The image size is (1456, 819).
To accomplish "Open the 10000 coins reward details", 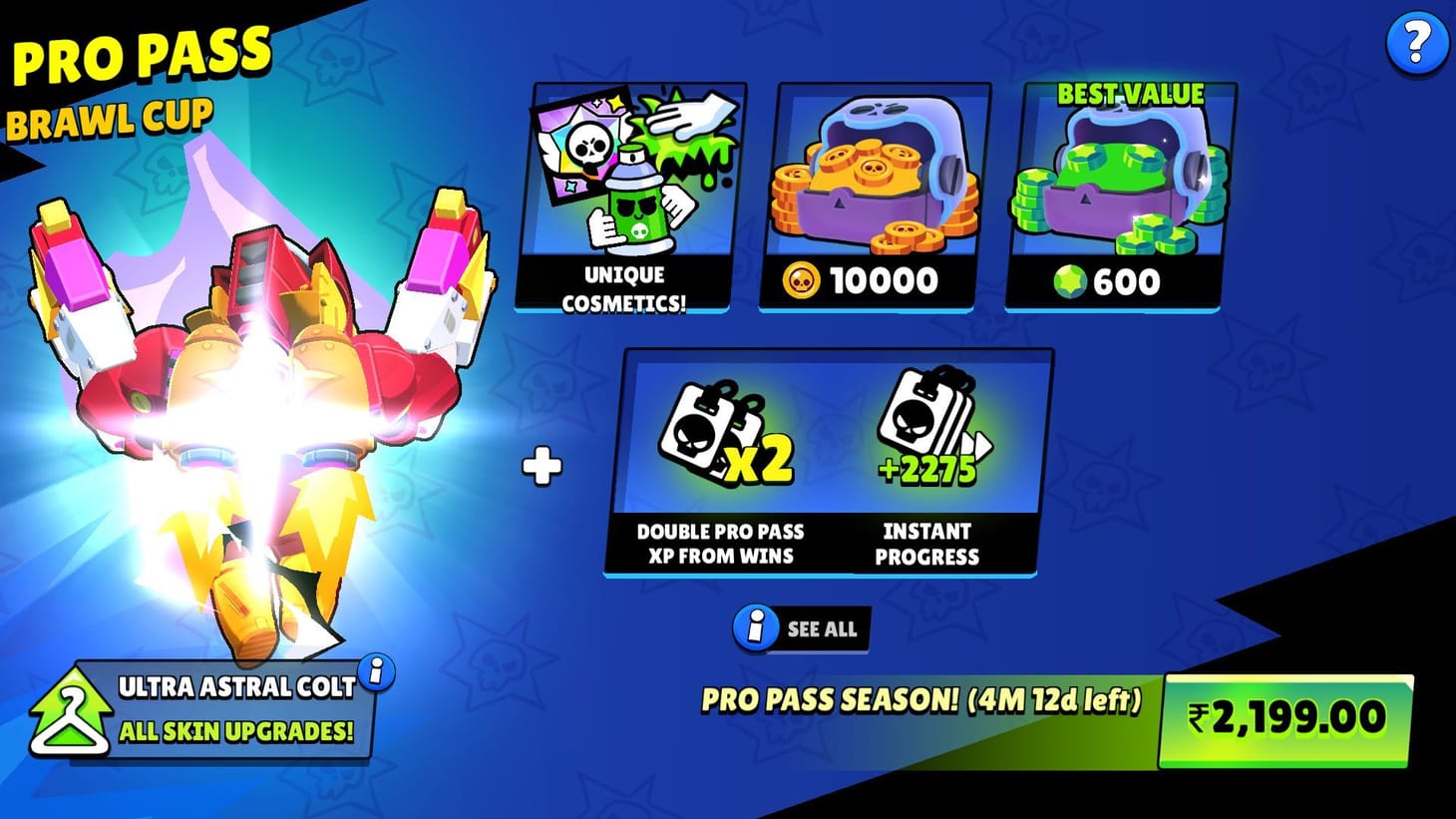I will click(864, 195).
